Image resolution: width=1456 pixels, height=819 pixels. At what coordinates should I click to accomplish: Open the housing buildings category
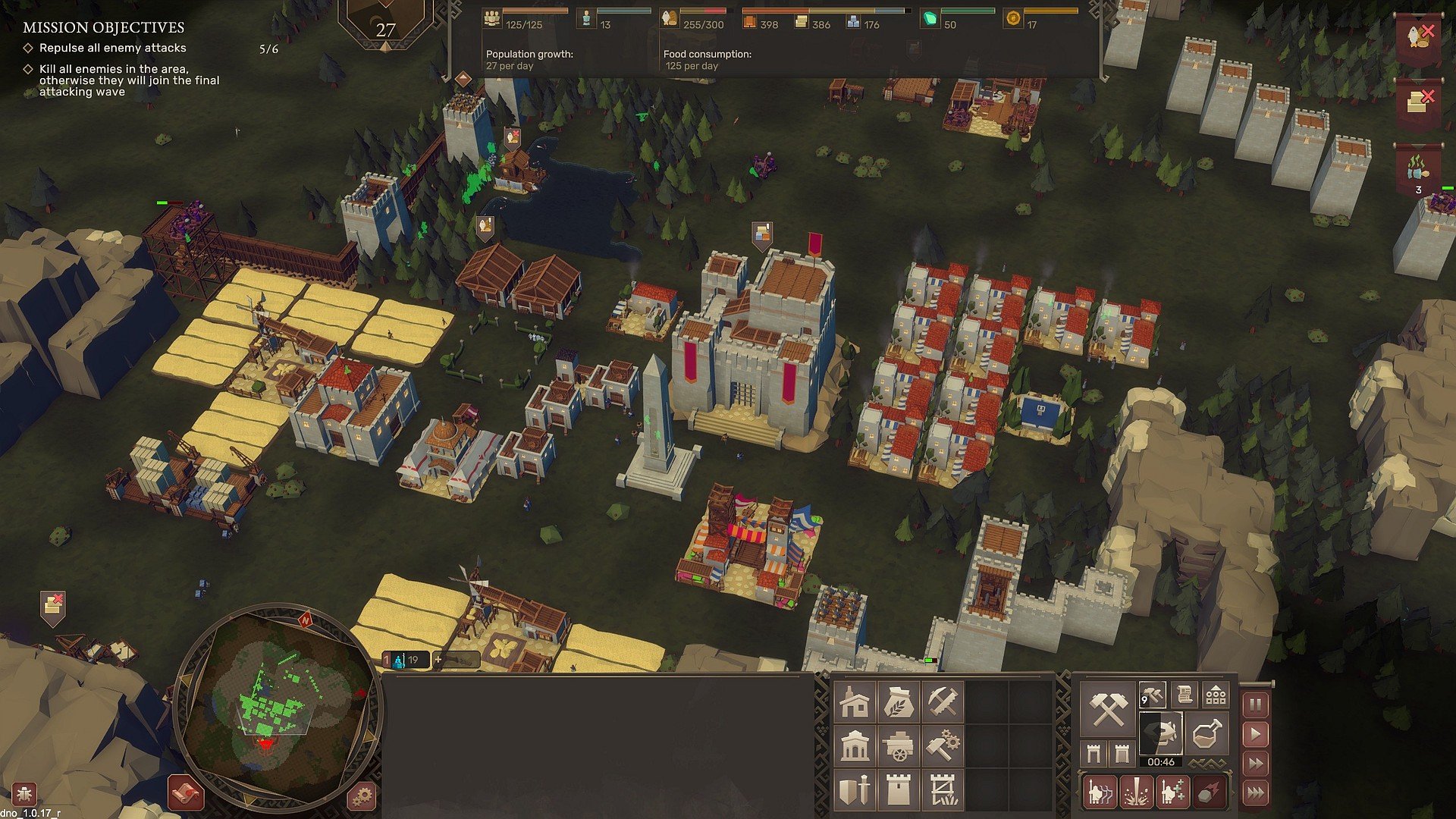[855, 701]
